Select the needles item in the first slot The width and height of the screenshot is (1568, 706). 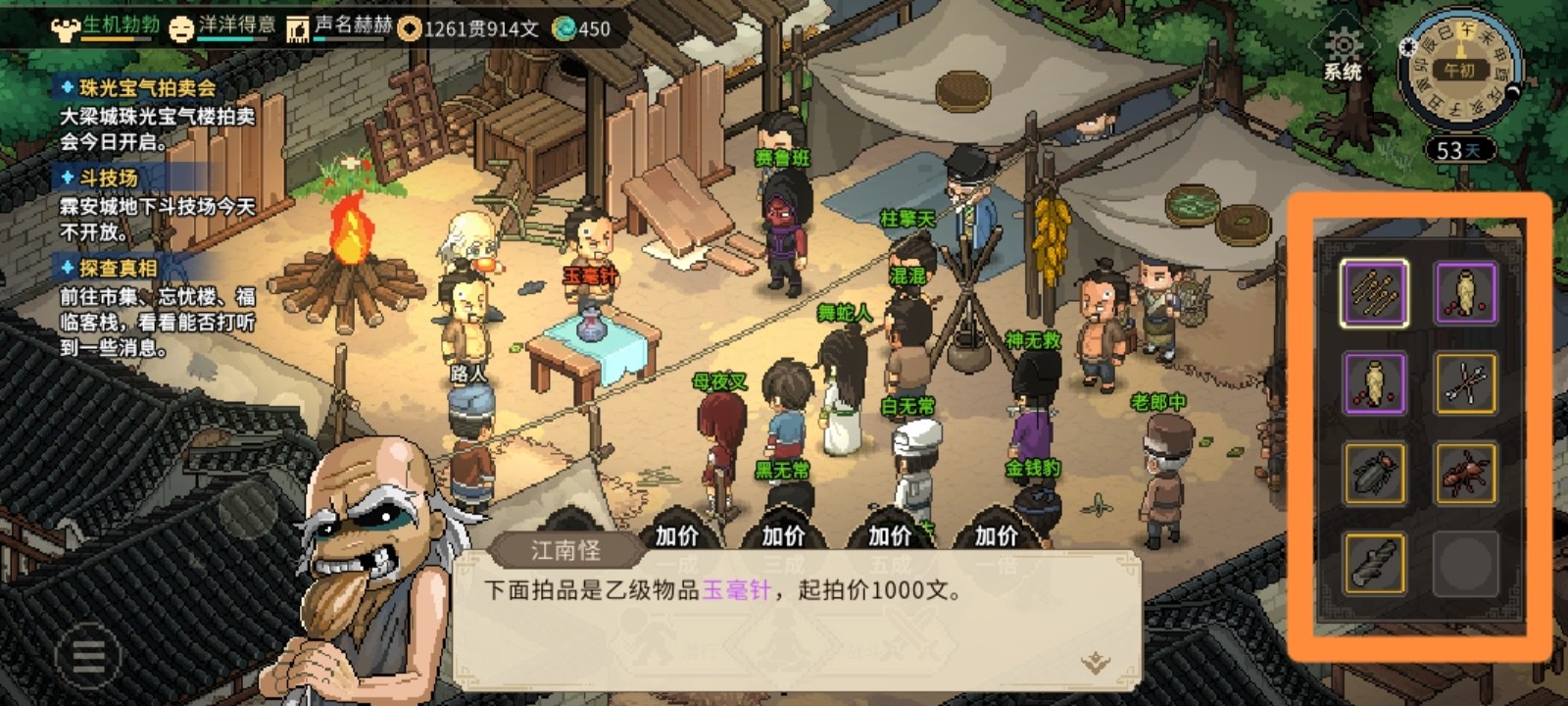(x=1374, y=293)
